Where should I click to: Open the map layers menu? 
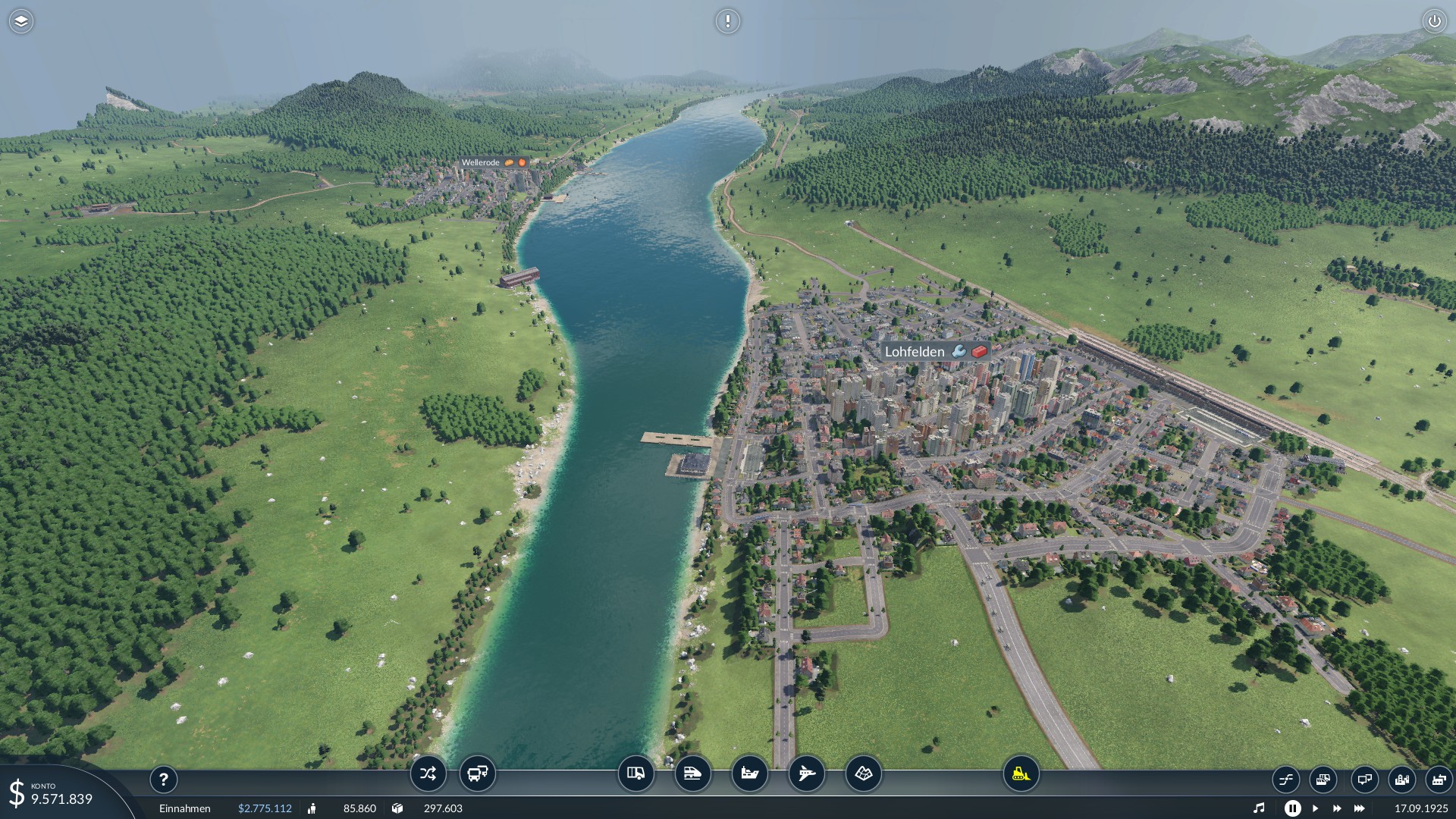click(x=21, y=21)
